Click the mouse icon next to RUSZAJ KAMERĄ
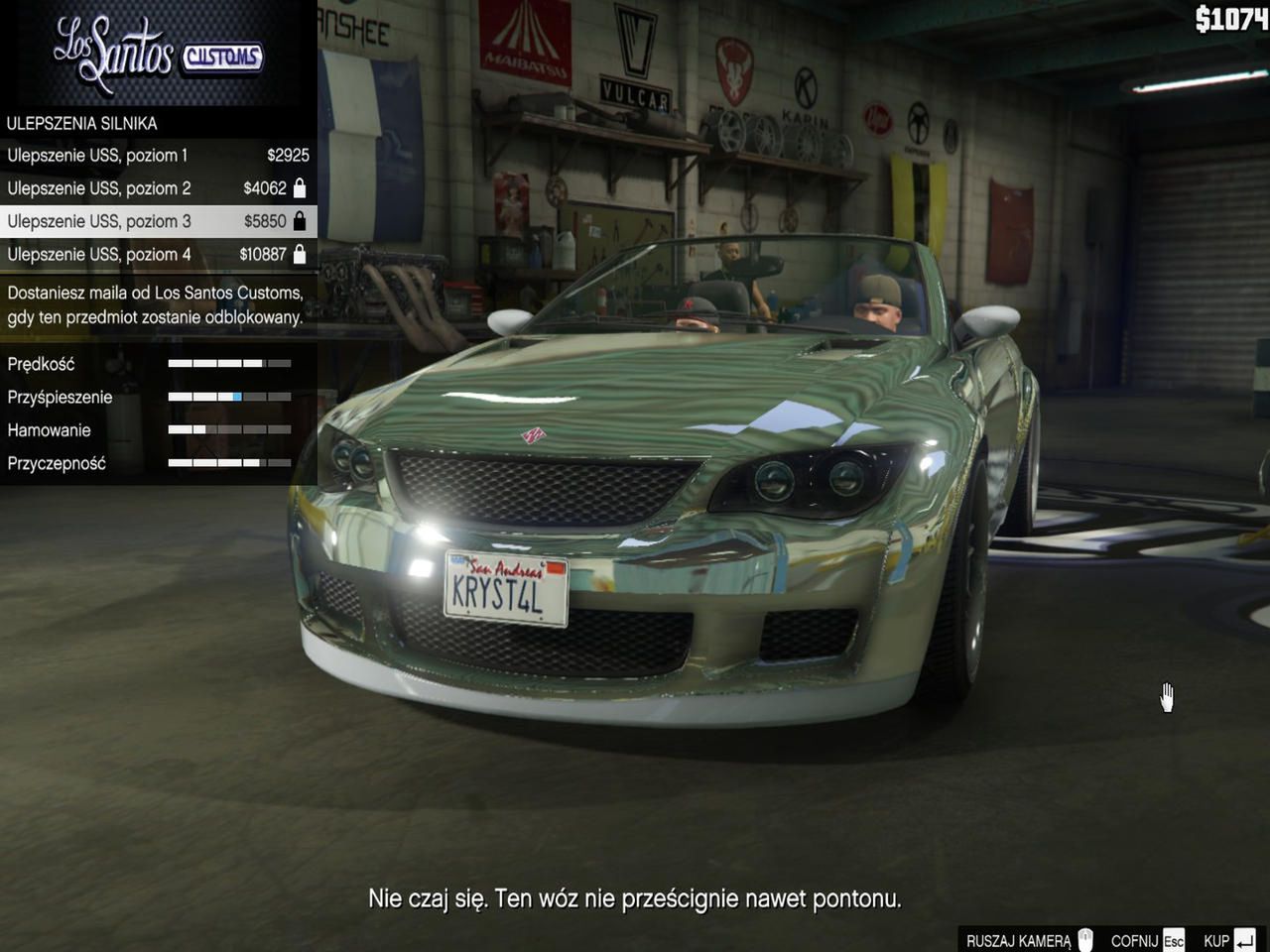The width and height of the screenshot is (1270, 952). [x=1087, y=939]
